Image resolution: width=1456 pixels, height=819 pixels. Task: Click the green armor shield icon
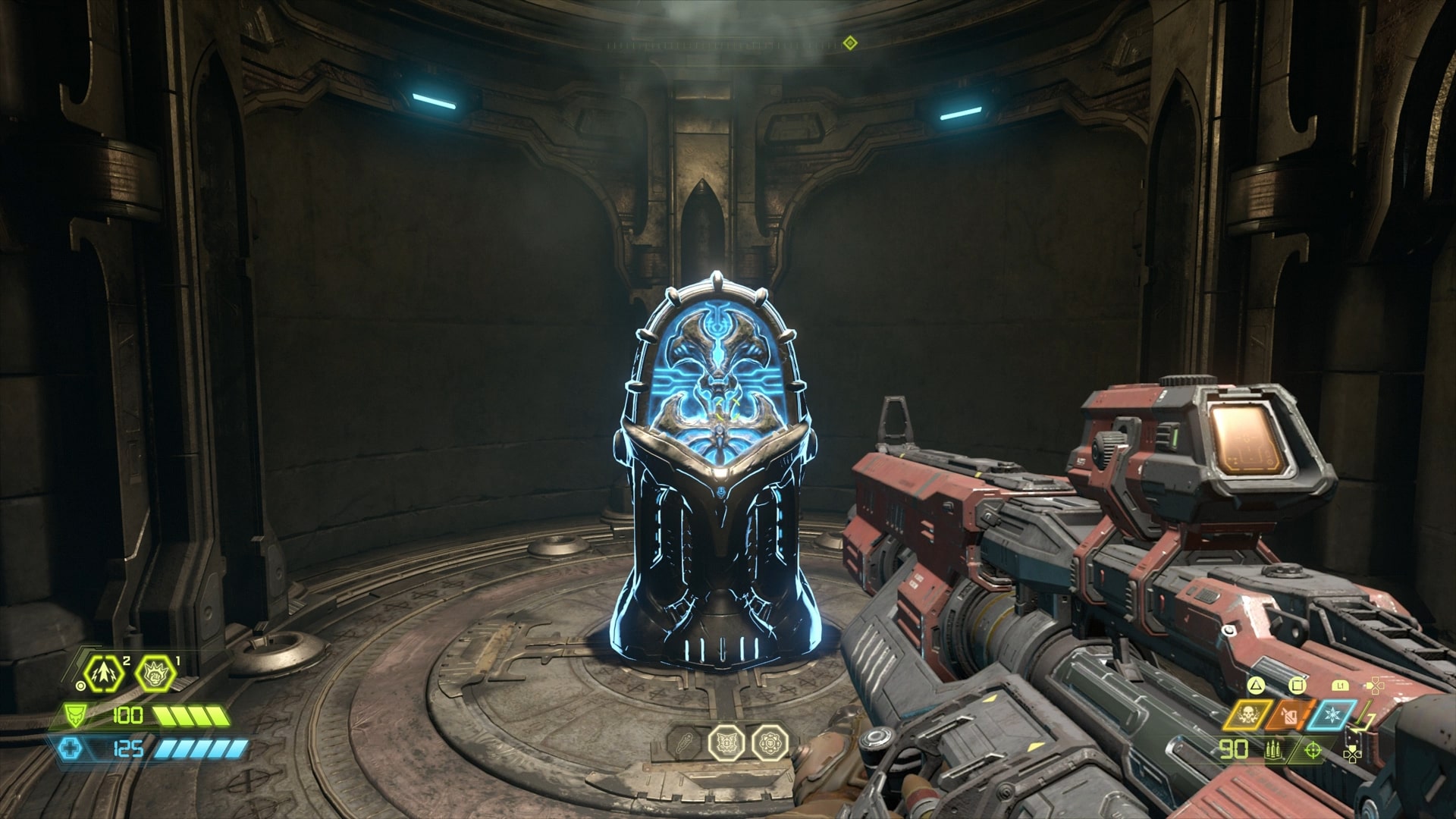[75, 715]
